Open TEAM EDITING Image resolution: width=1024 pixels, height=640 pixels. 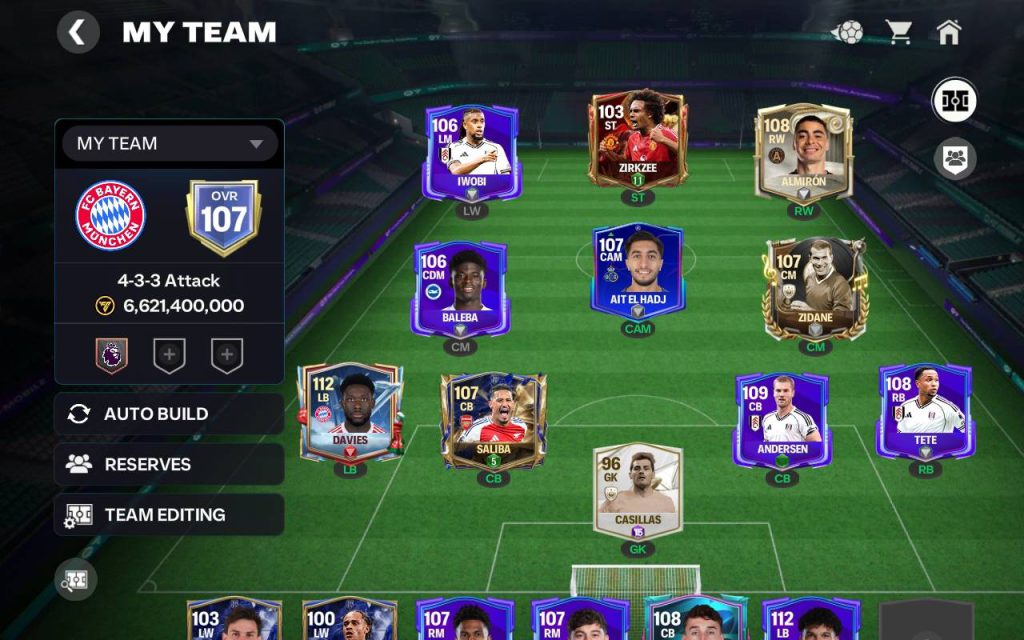click(169, 515)
